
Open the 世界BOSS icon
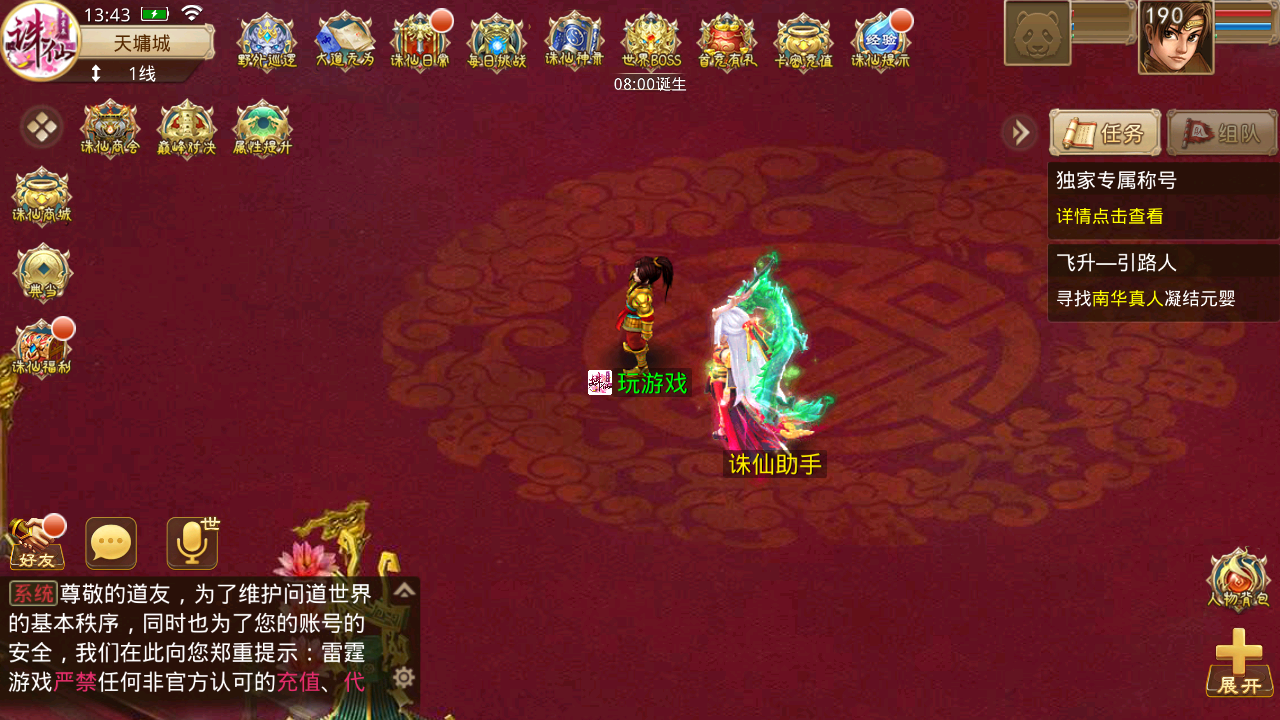pos(651,41)
